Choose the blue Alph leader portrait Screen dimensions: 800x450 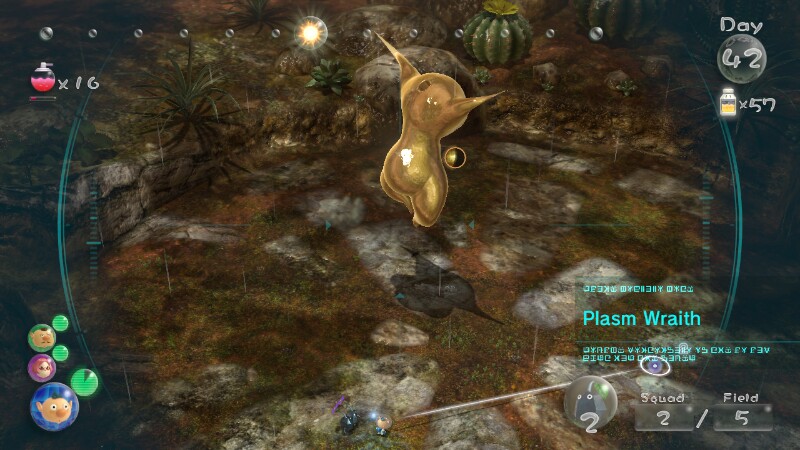coord(53,404)
